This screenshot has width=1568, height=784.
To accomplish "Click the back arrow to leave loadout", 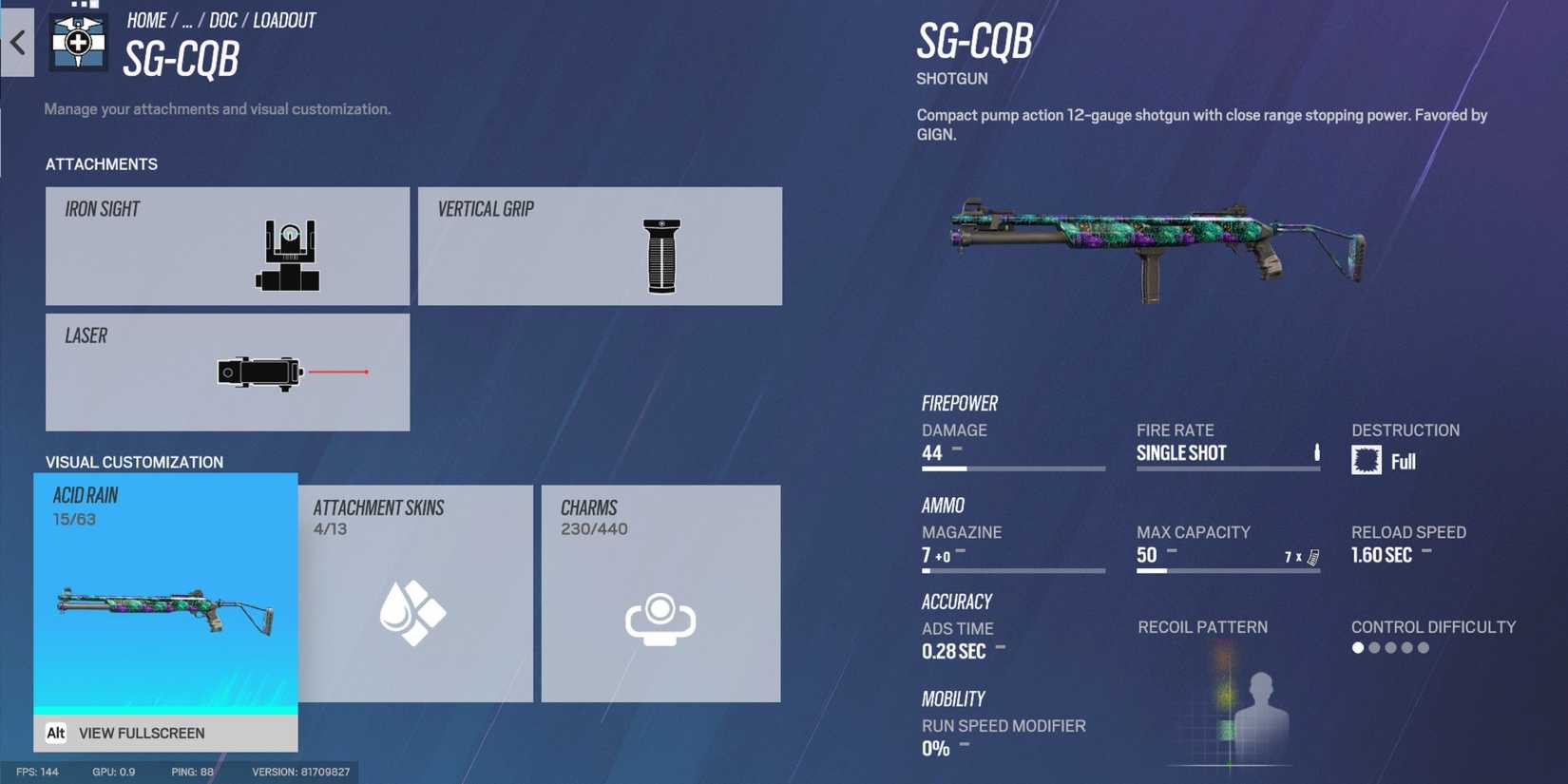I will pyautogui.click(x=18, y=43).
